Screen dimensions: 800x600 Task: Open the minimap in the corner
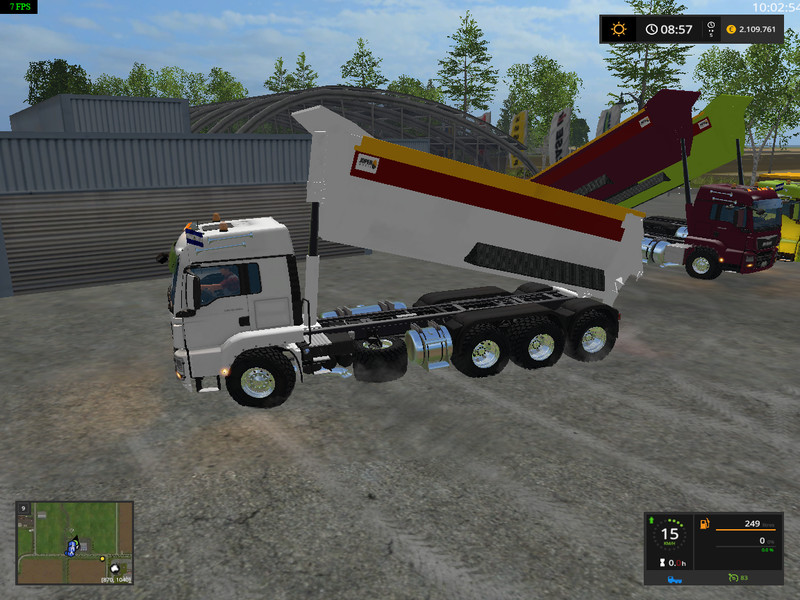74,543
